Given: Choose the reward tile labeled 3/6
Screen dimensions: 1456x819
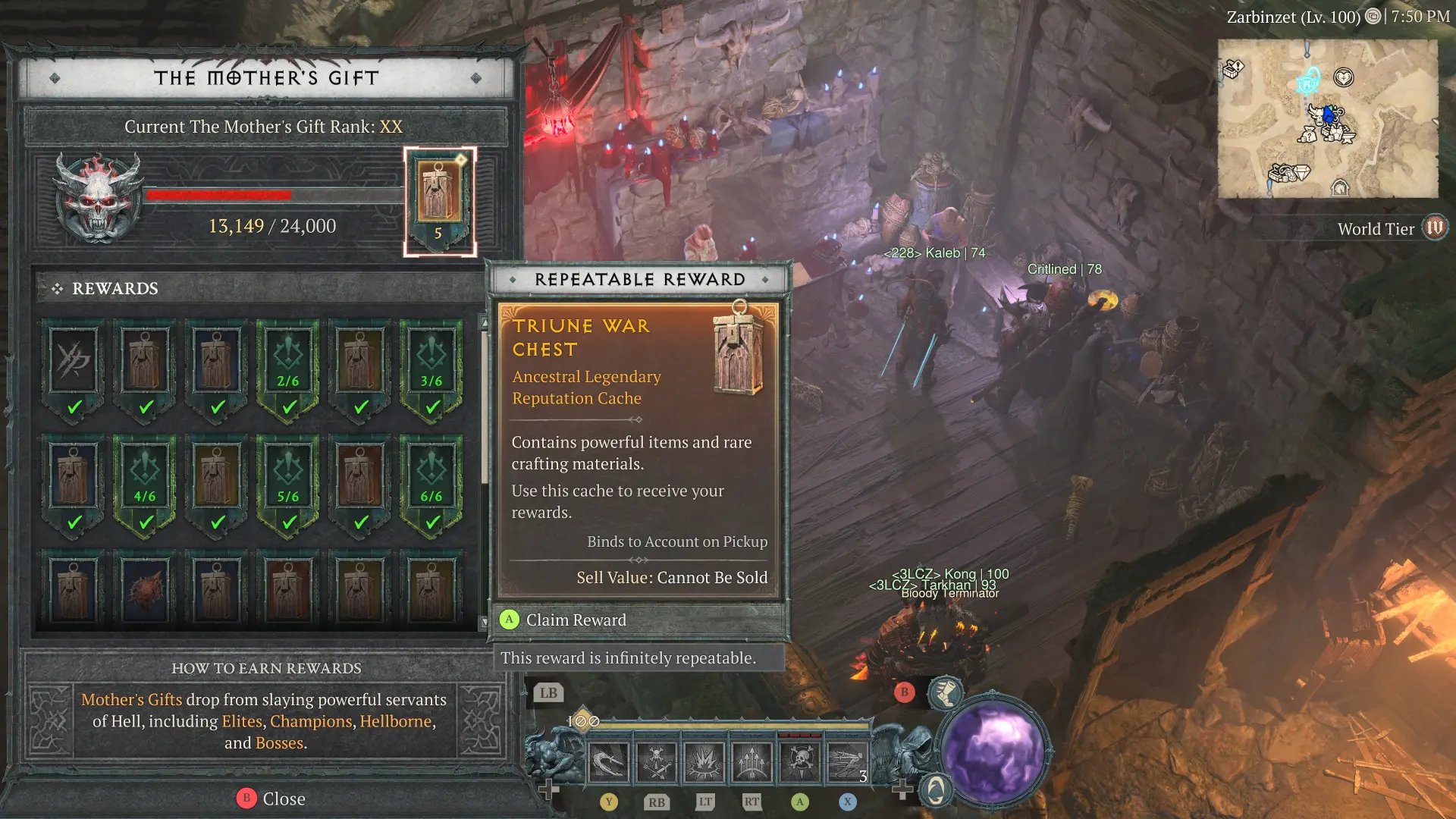Looking at the screenshot, I should 431,361.
